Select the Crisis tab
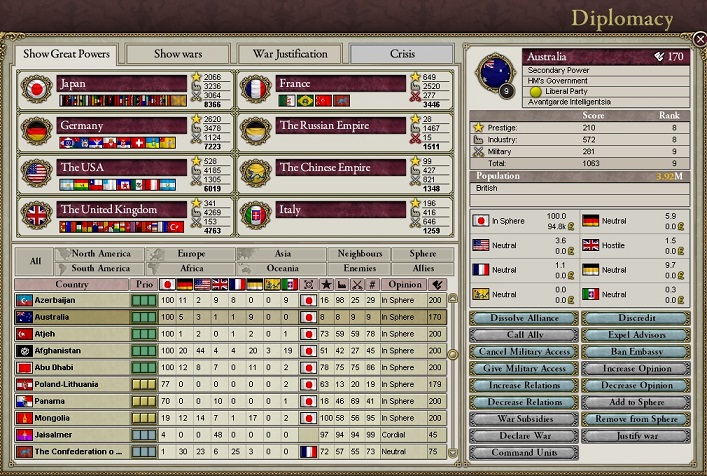 point(402,53)
